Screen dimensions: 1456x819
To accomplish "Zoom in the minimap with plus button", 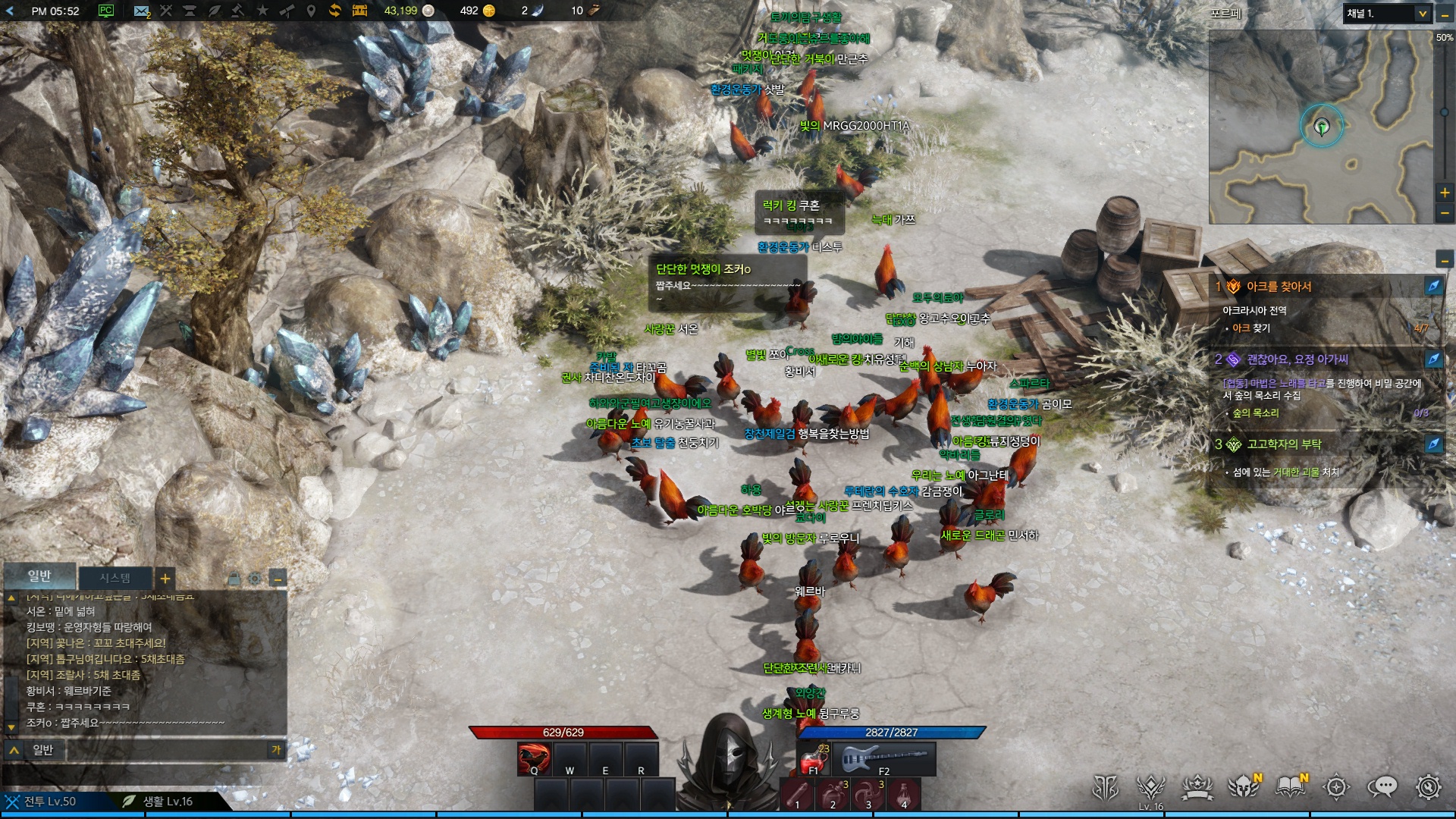I will (1445, 193).
